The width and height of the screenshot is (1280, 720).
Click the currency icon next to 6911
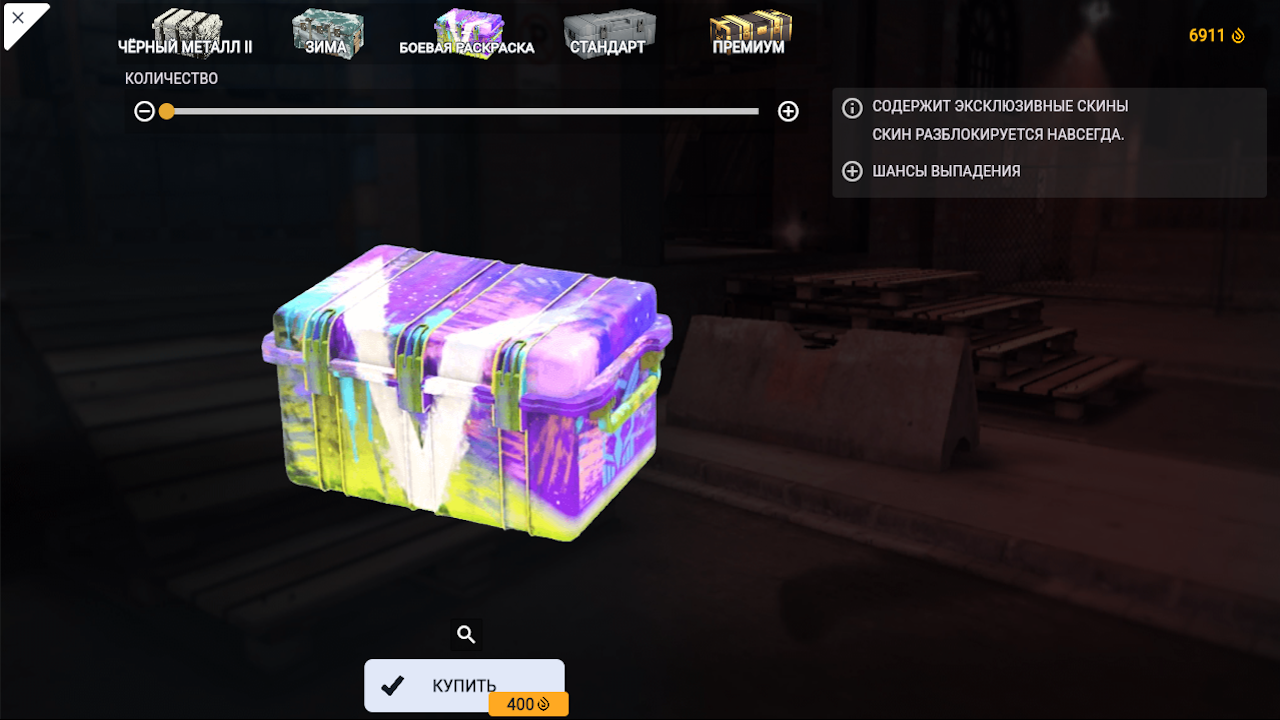[x=1240, y=35]
